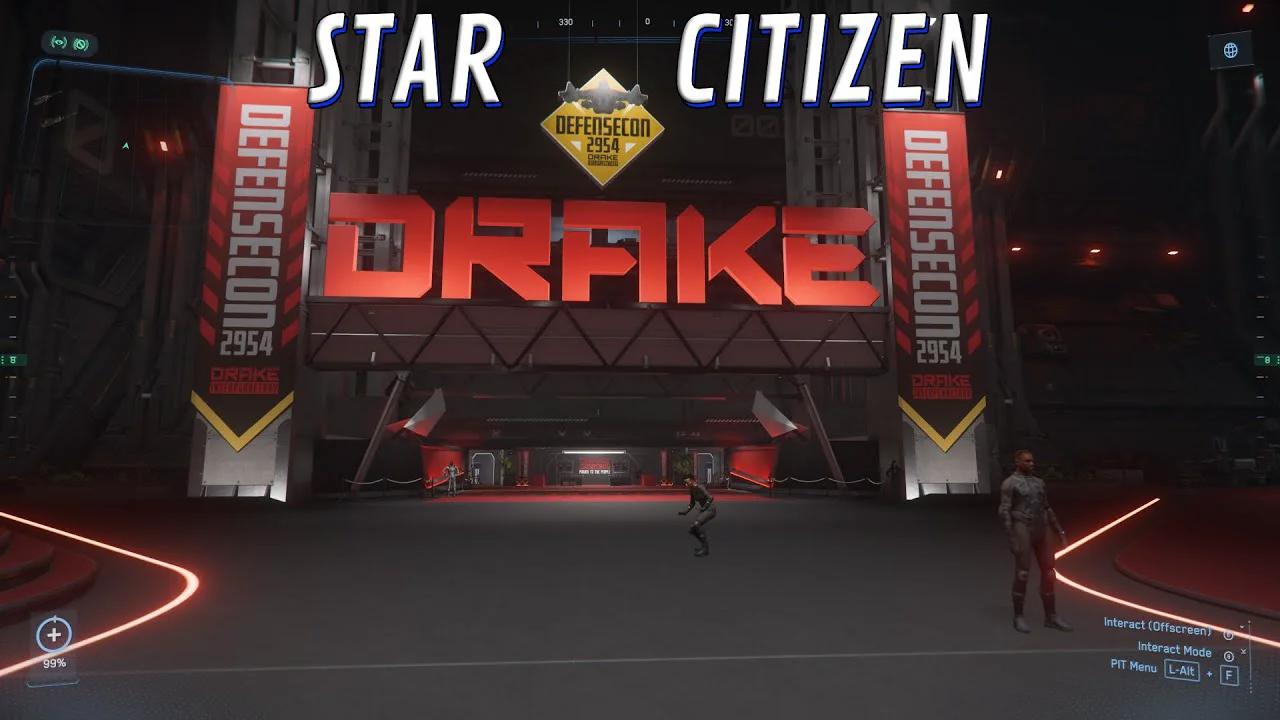Click the DEFENSECON 2954 diamond logo overhead
This screenshot has height=720, width=1280.
[x=602, y=128]
